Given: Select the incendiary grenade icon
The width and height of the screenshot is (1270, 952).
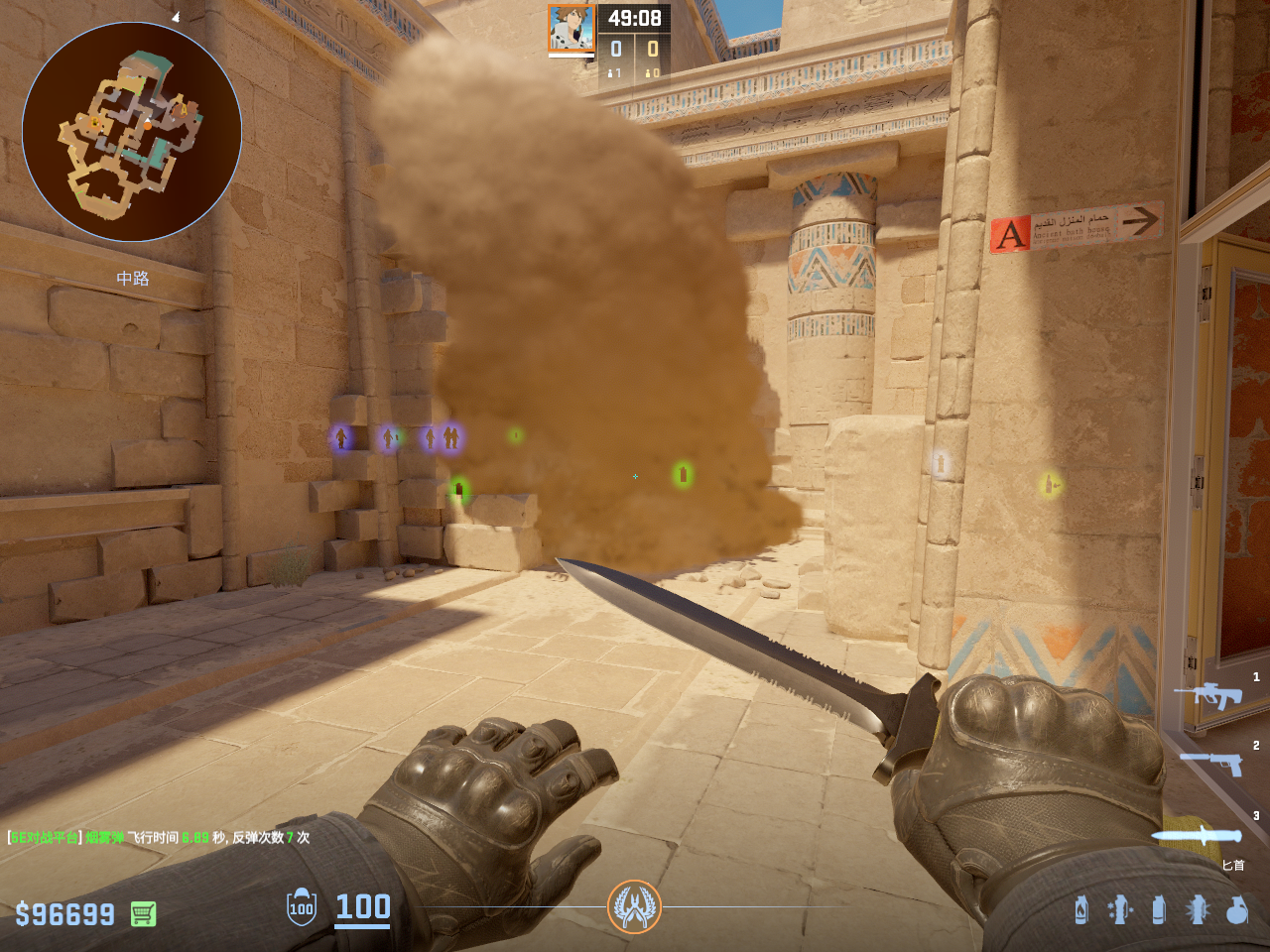Looking at the screenshot, I should coord(1081,909).
